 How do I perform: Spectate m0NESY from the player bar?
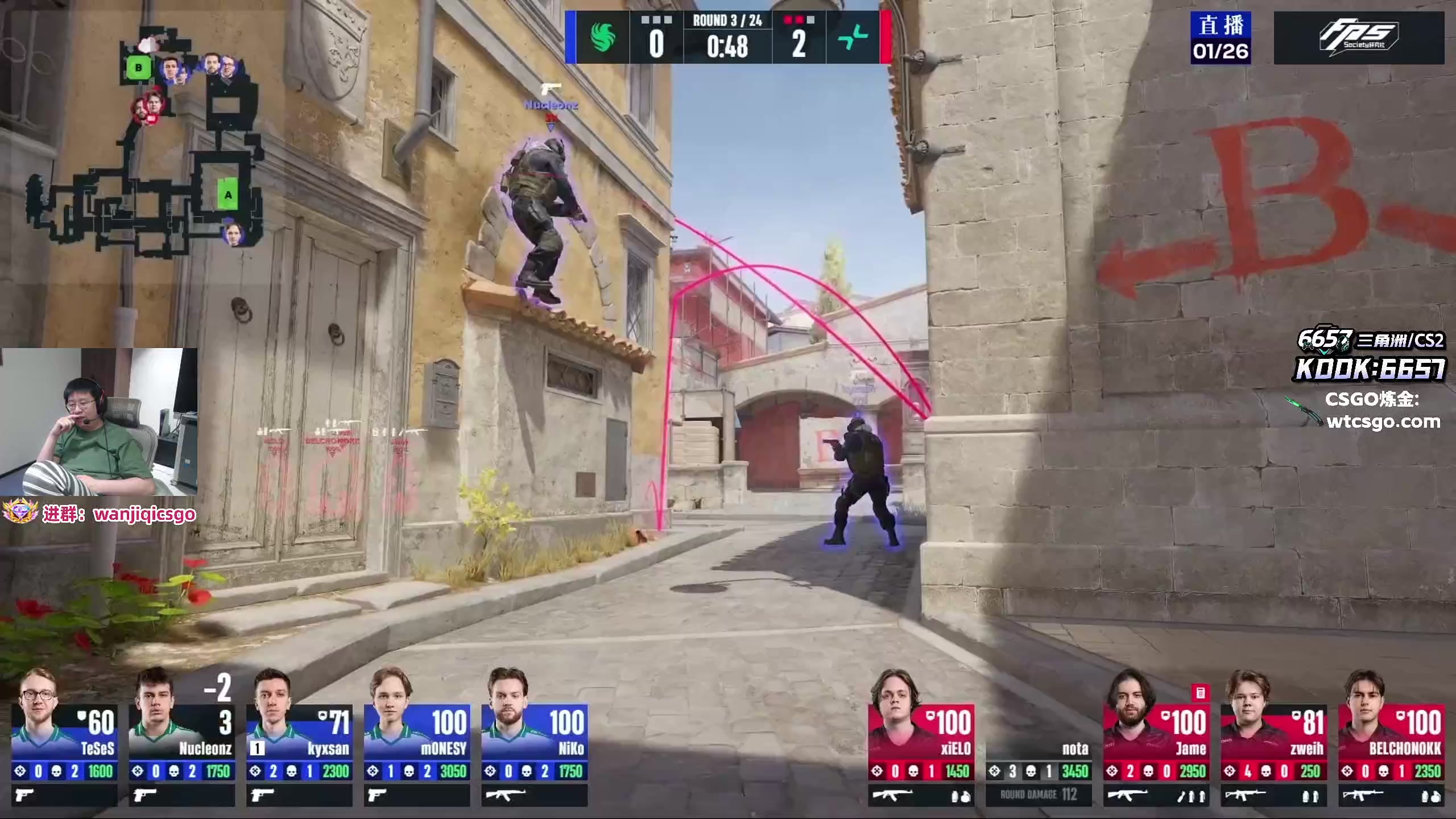tap(417, 739)
